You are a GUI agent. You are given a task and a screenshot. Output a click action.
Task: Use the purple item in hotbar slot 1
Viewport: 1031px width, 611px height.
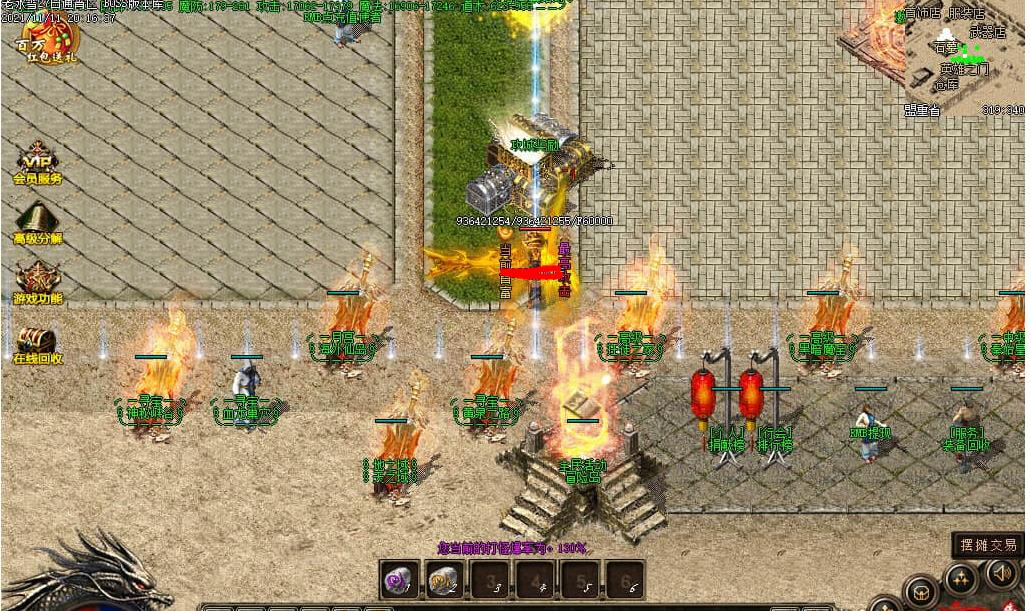click(x=400, y=579)
